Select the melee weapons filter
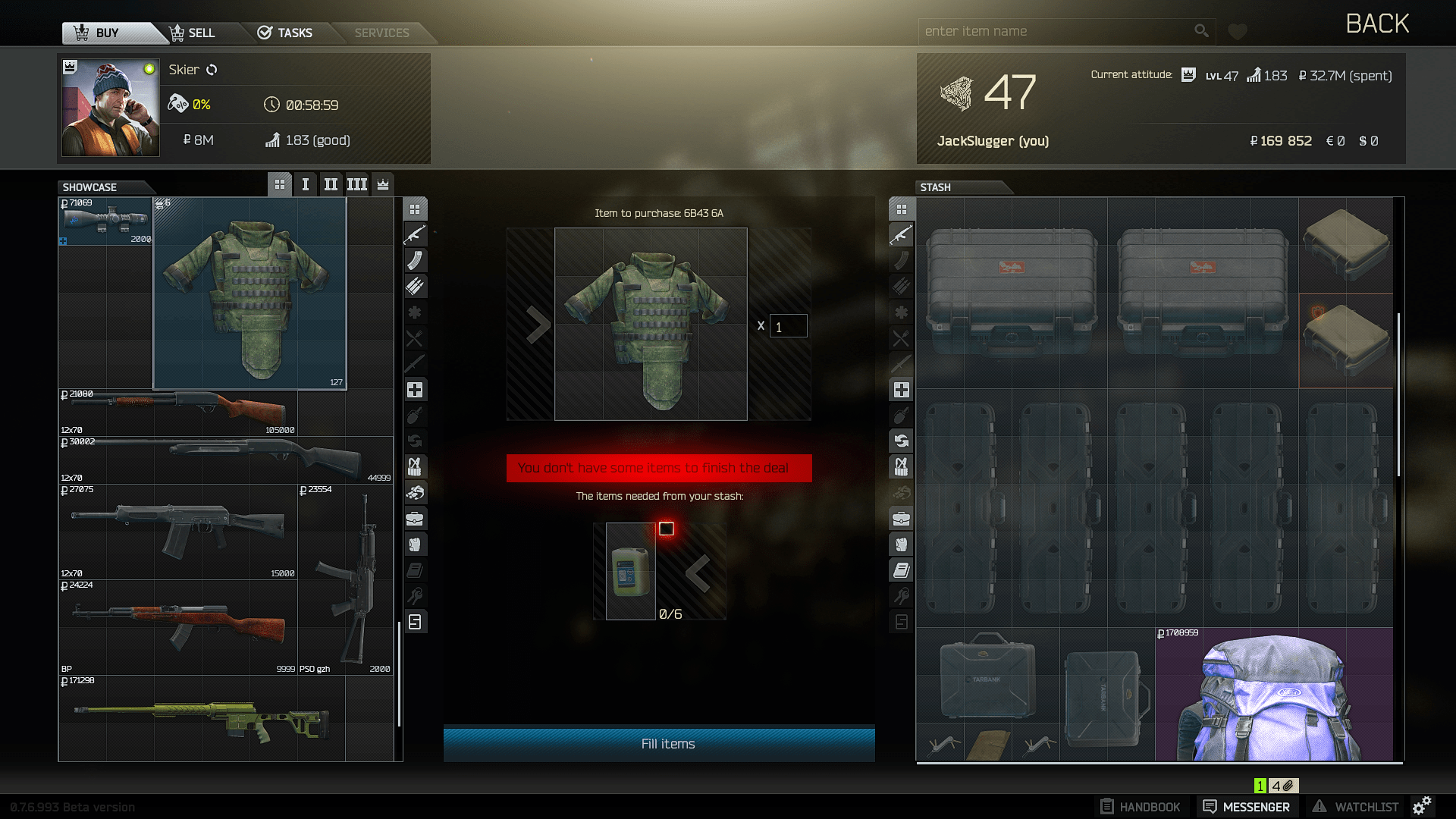This screenshot has width=1456, height=819. pos(415,363)
